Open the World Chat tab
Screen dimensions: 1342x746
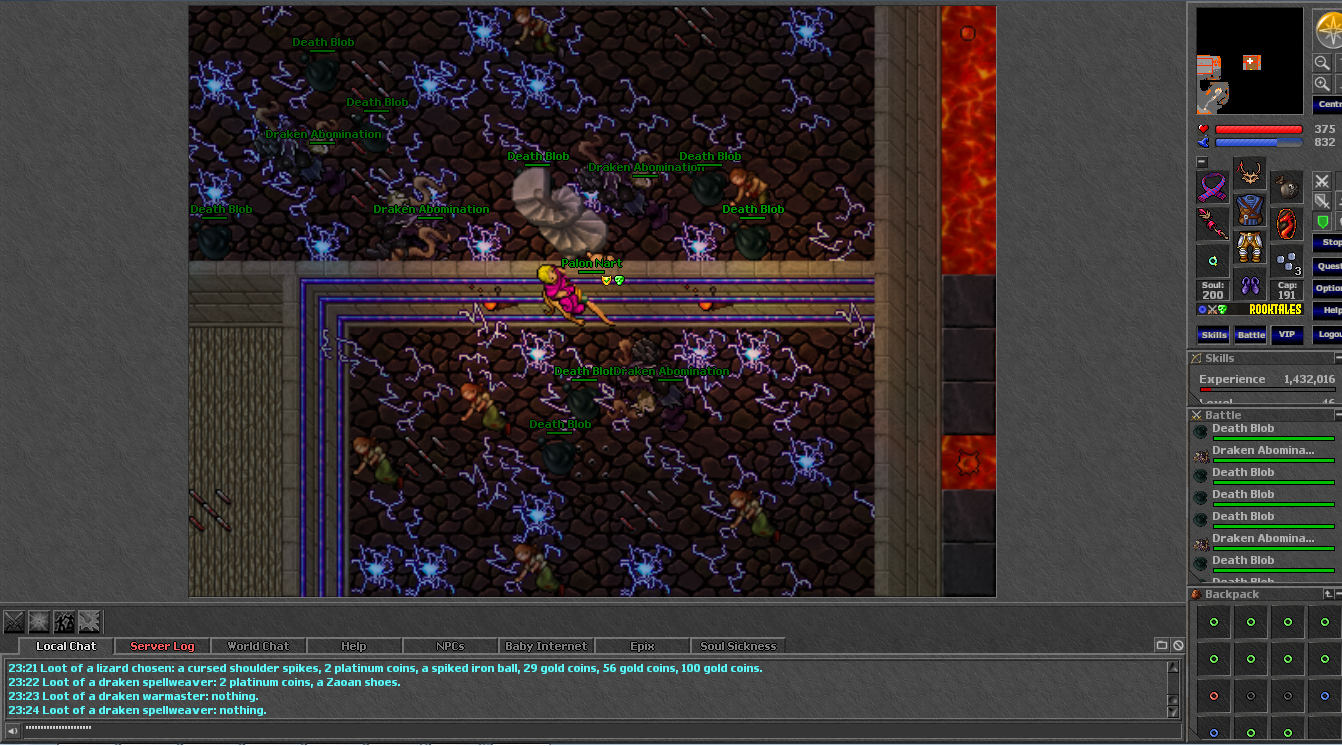(258, 646)
